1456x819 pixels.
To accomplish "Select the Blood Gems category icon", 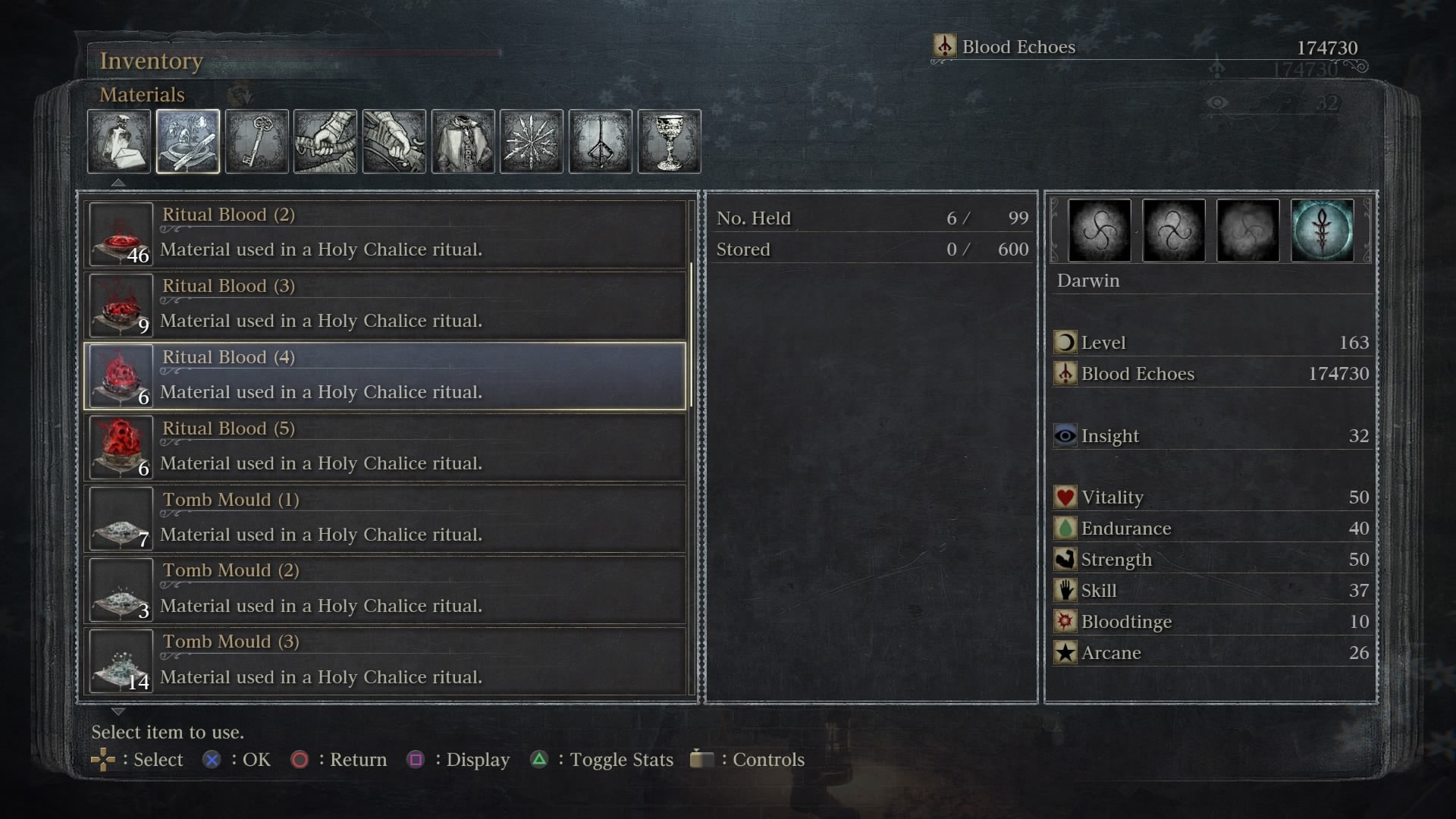I will [531, 140].
